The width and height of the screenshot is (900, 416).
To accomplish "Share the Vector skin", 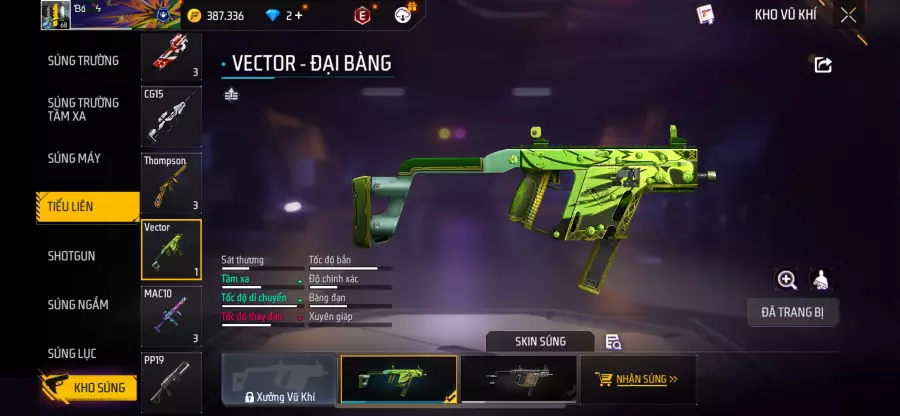I will tap(823, 65).
